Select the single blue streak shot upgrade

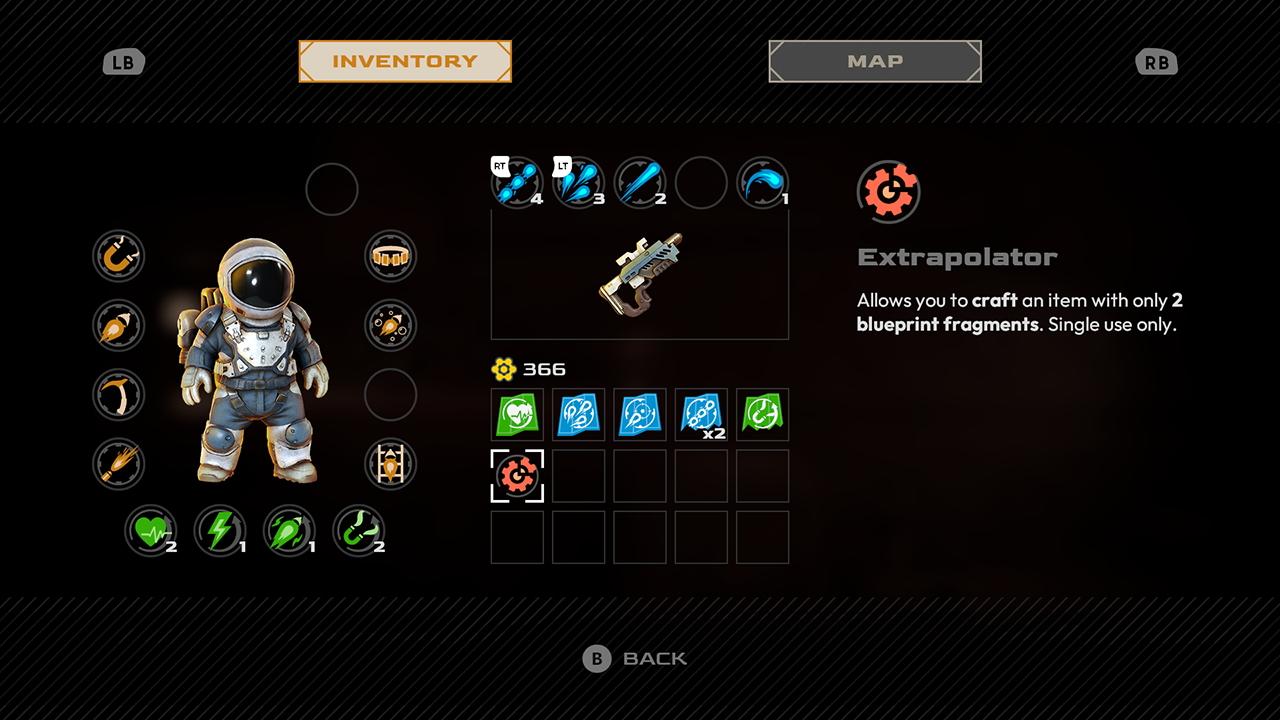[x=640, y=184]
